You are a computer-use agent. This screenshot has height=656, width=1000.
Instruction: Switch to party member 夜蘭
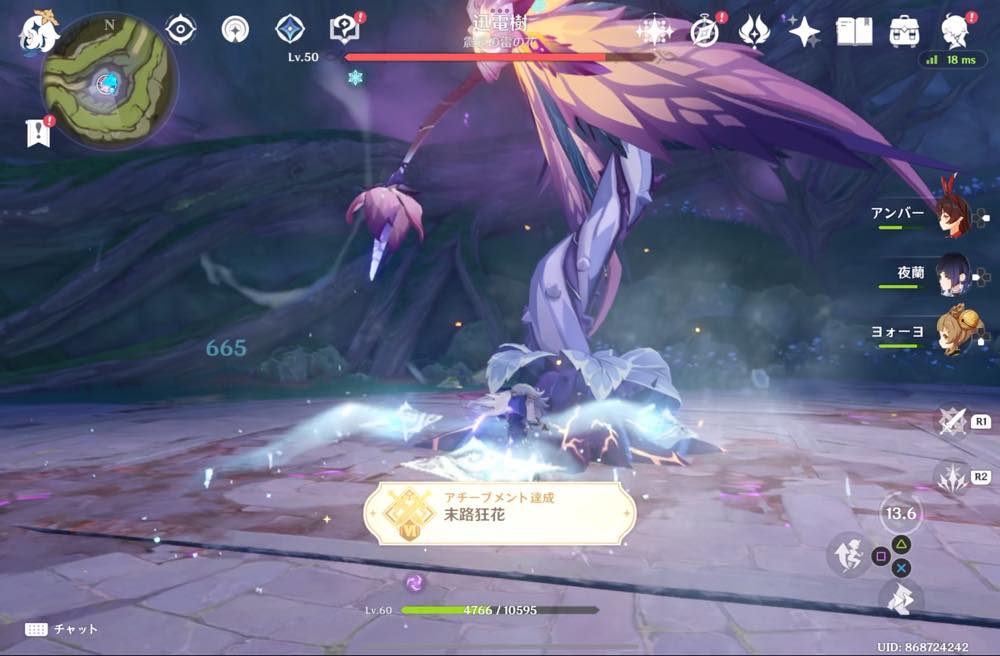(x=952, y=274)
